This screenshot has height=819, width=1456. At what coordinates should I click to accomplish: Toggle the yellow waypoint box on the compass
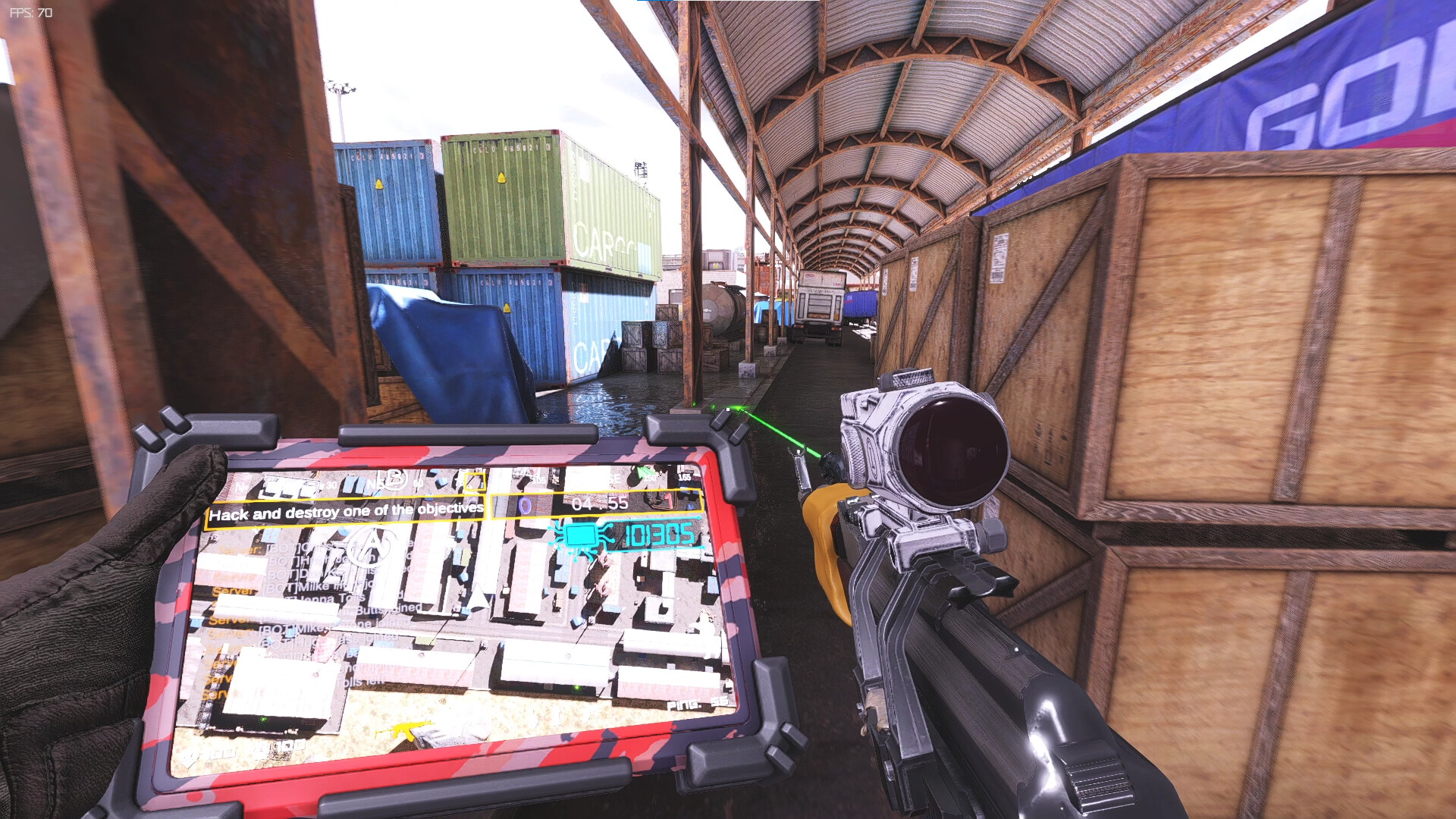[475, 481]
